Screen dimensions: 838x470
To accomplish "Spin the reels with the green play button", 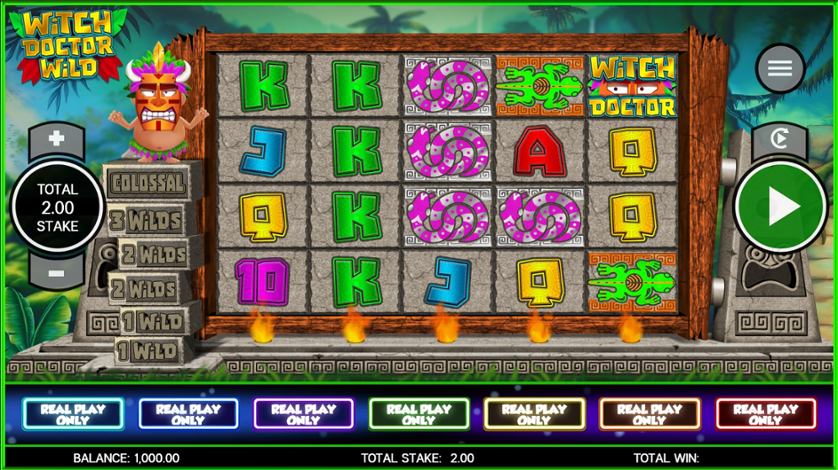I will tap(780, 207).
